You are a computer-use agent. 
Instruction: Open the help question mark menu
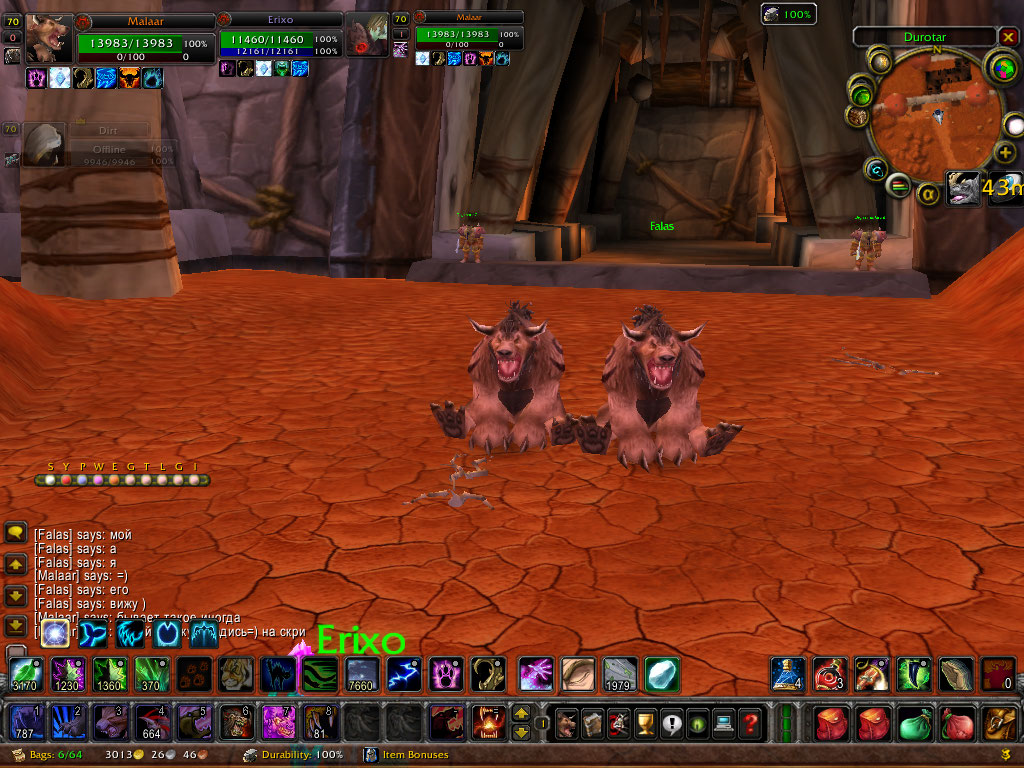(x=750, y=721)
